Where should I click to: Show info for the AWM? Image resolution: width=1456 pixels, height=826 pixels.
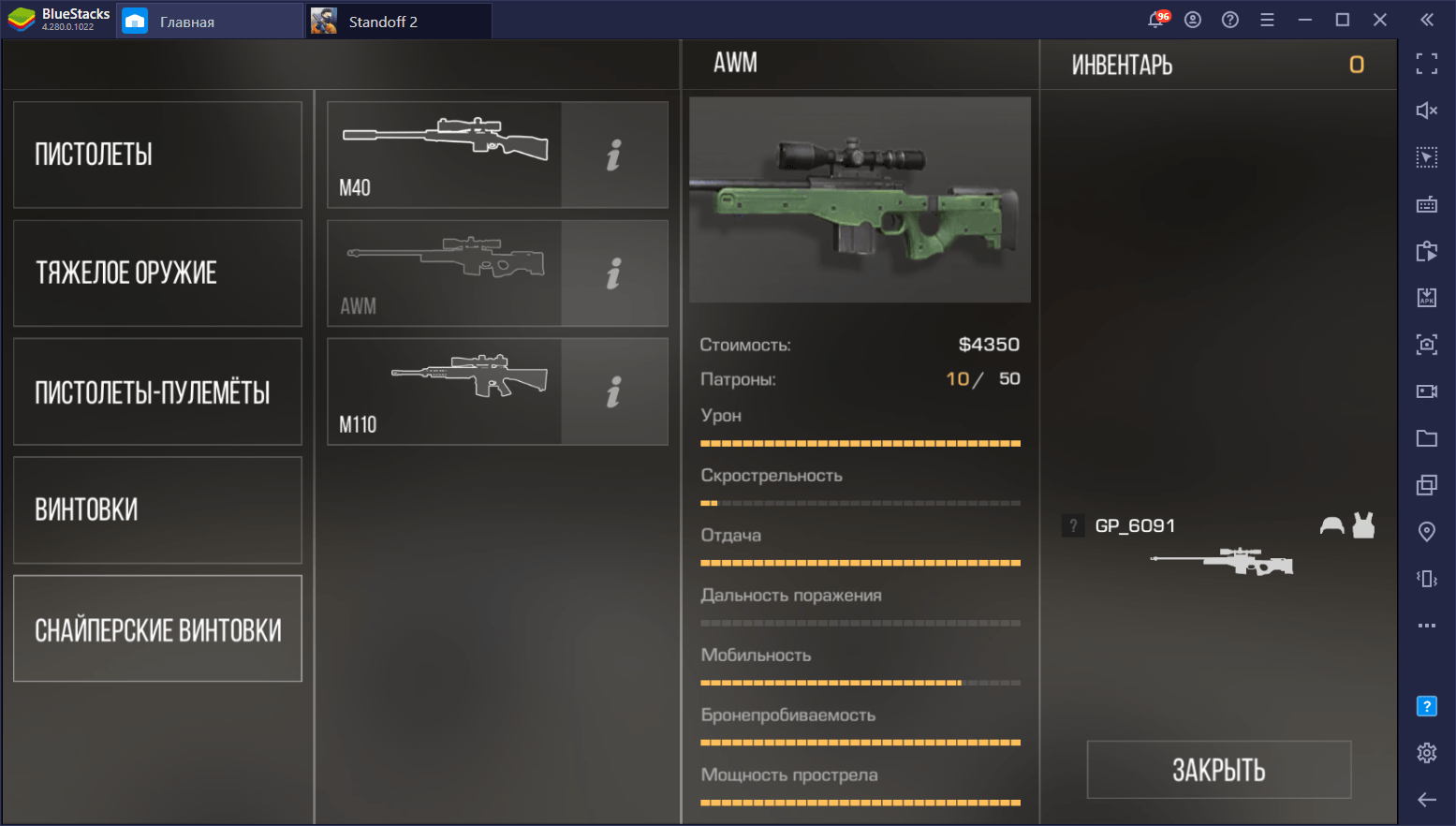[x=614, y=273]
